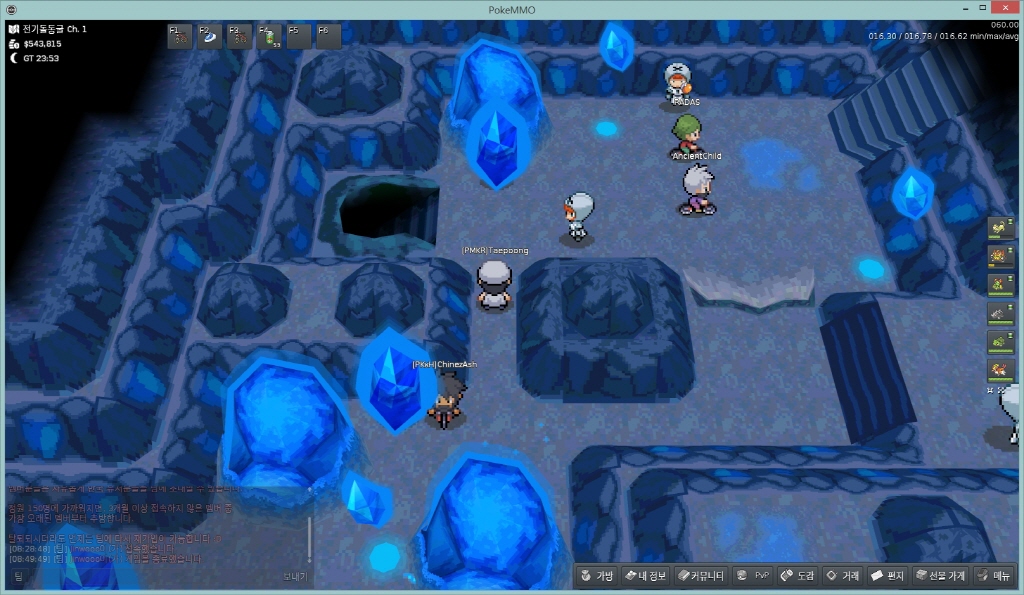This screenshot has height=595, width=1024.
Task: Select the first Pokémon in the party sidebar
Action: pyautogui.click(x=1000, y=230)
